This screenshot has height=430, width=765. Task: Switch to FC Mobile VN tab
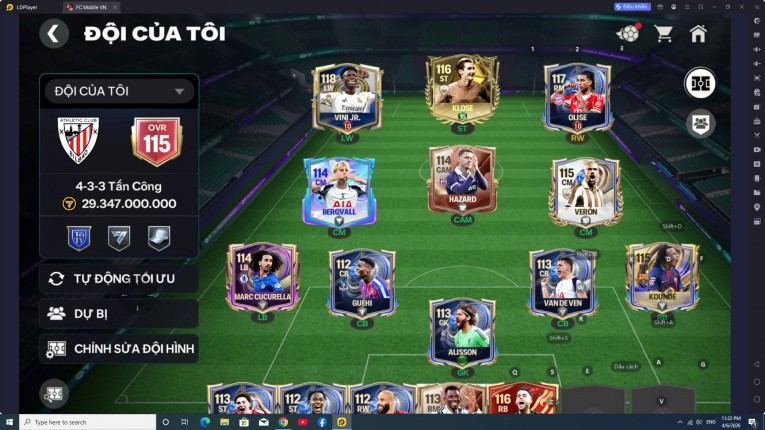coord(88,6)
